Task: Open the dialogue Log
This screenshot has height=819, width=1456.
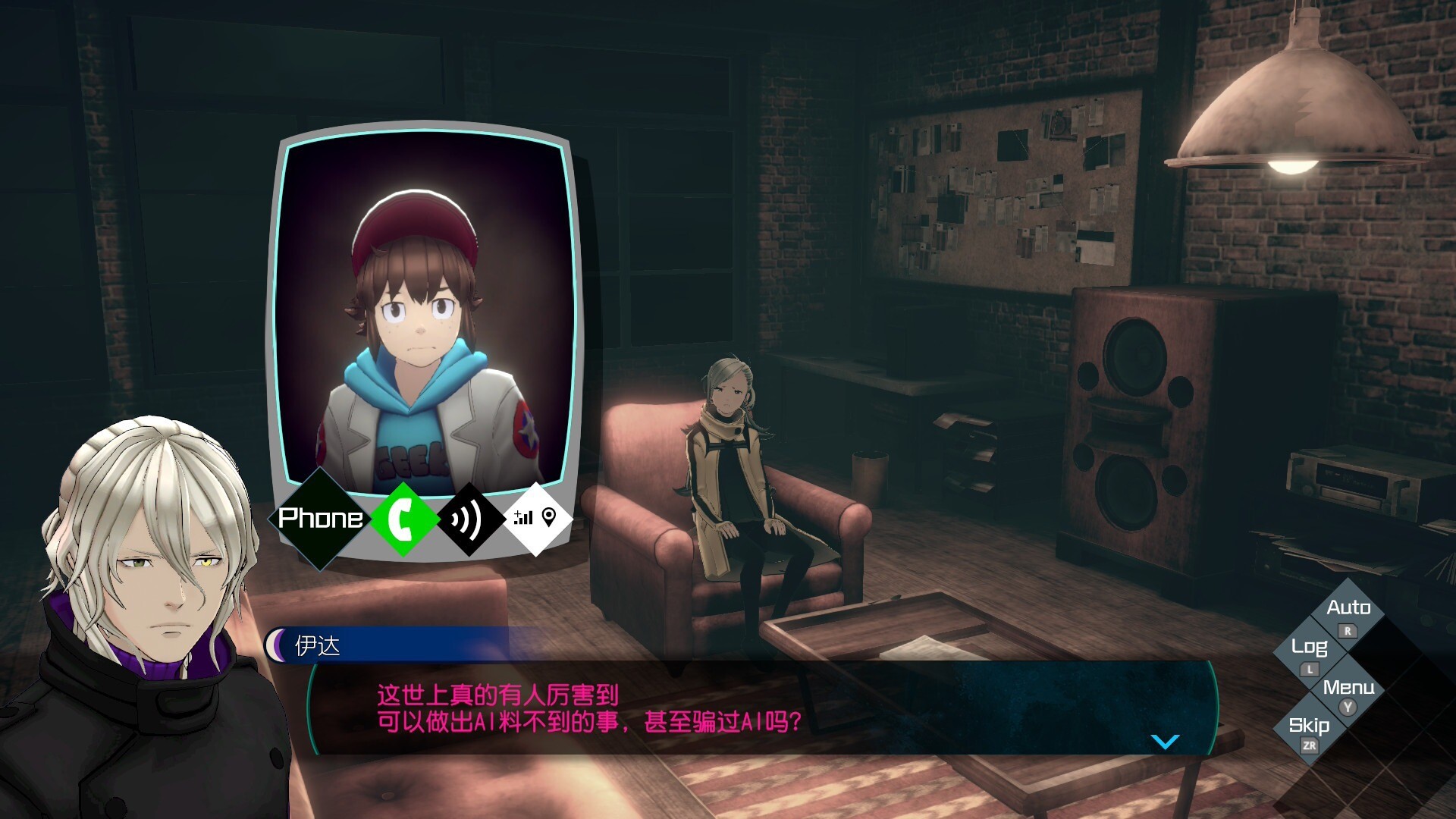Action: point(1309,647)
